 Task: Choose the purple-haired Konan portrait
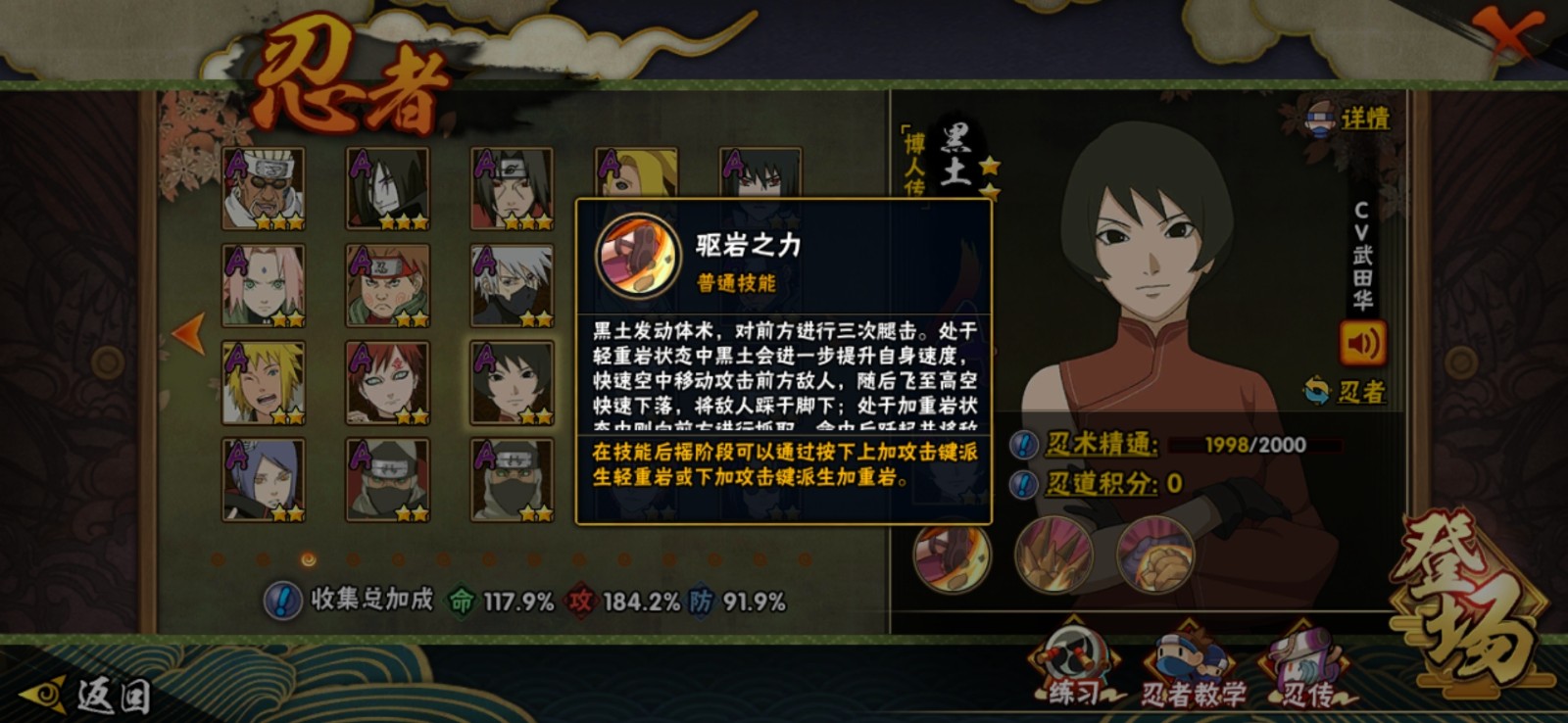point(263,478)
